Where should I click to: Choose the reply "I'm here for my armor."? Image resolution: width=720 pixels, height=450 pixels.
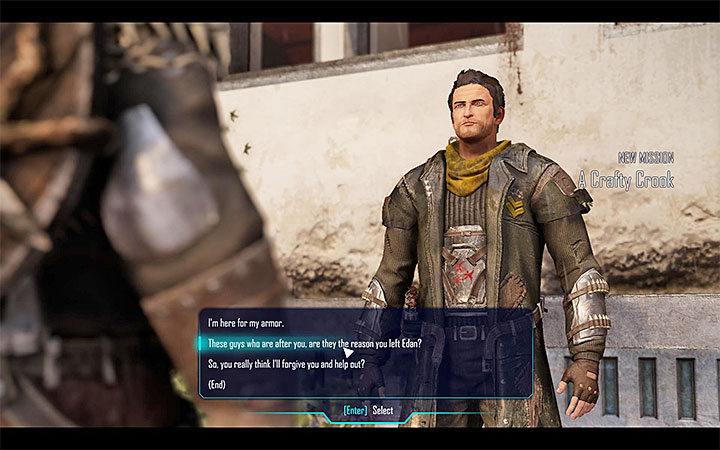coord(244,323)
